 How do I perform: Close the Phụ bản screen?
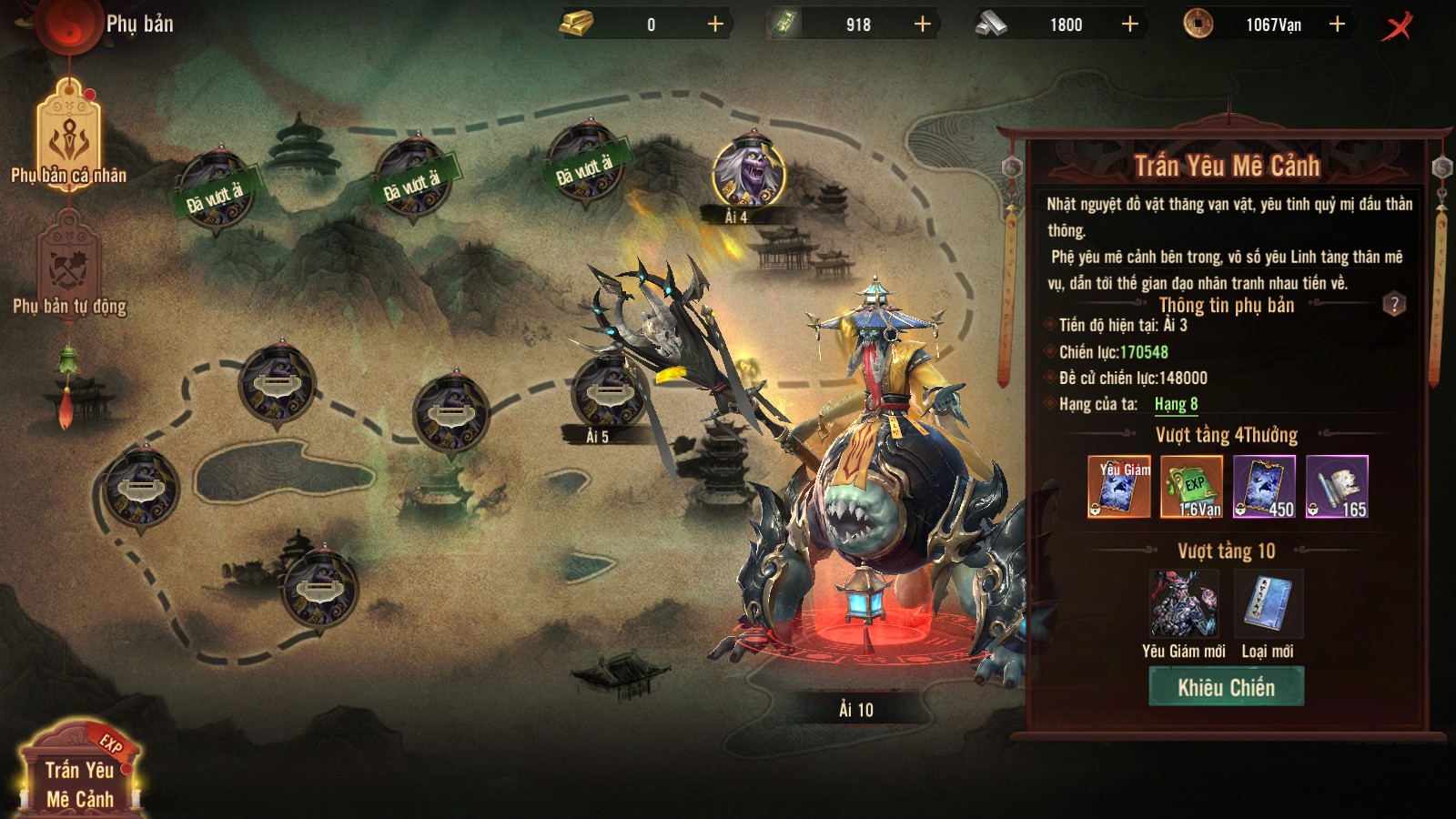tap(1398, 25)
